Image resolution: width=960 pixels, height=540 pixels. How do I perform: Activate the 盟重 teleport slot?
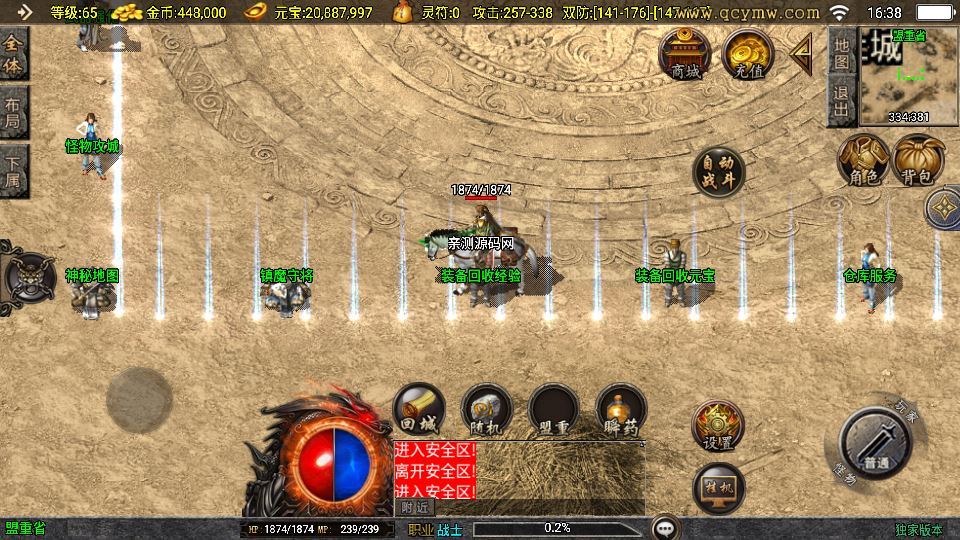[554, 408]
